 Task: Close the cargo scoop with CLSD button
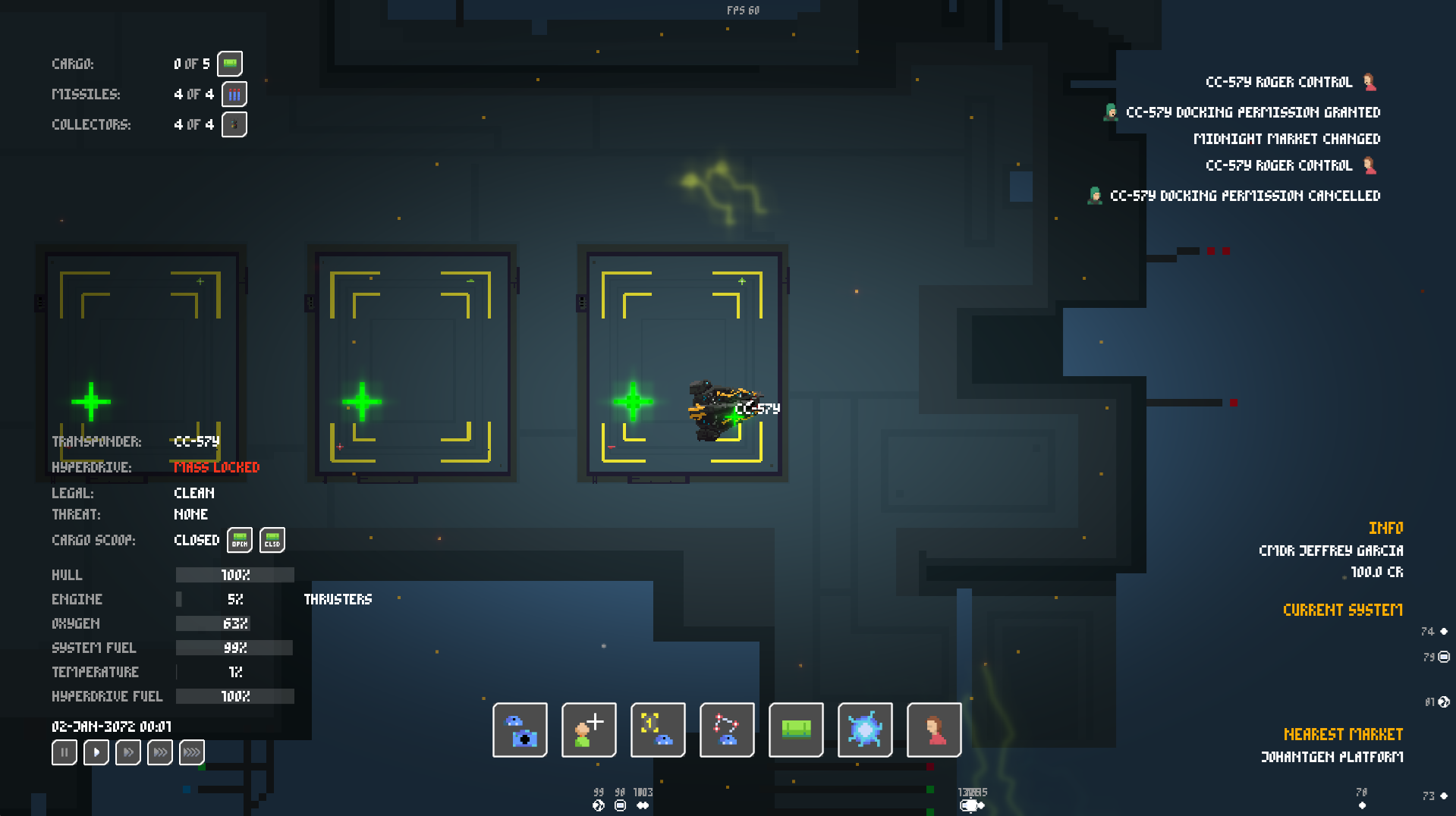[272, 540]
